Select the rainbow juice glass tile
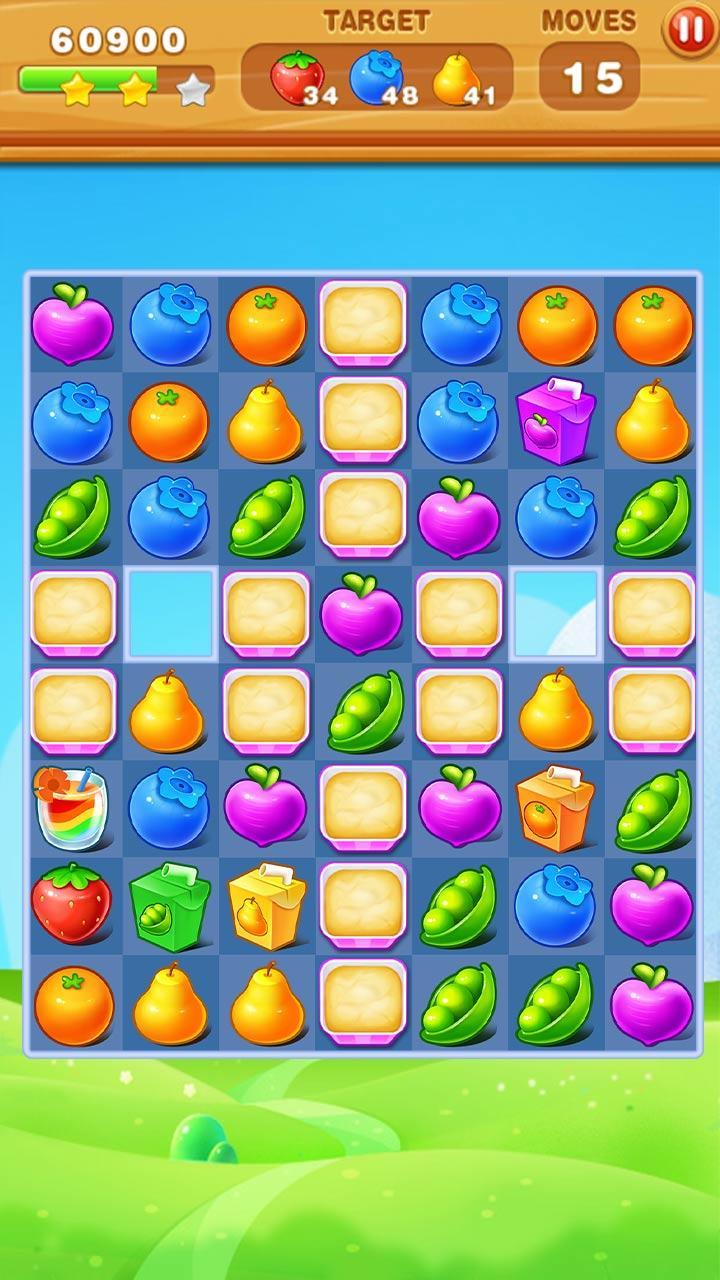 pos(70,808)
